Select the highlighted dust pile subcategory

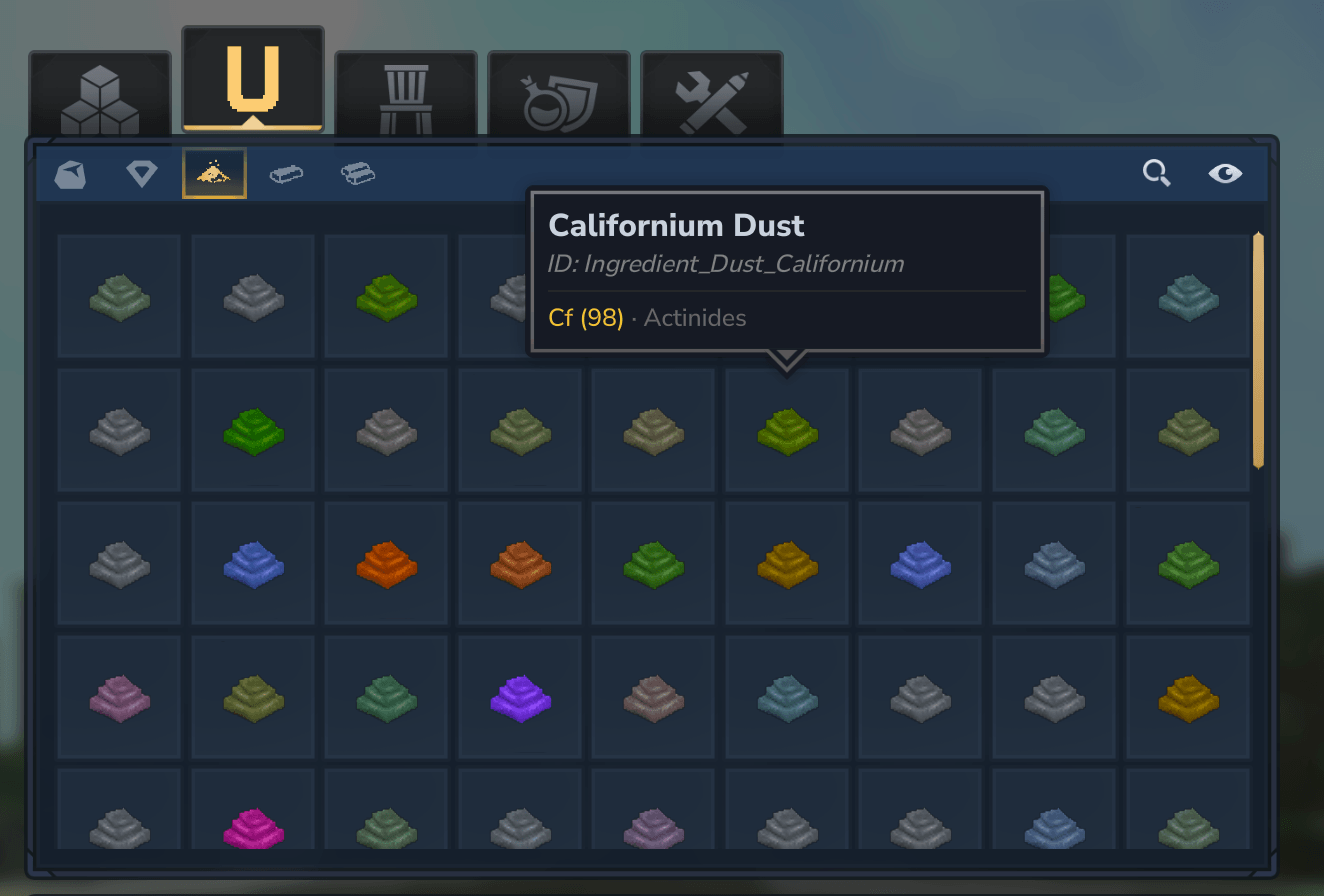click(214, 174)
